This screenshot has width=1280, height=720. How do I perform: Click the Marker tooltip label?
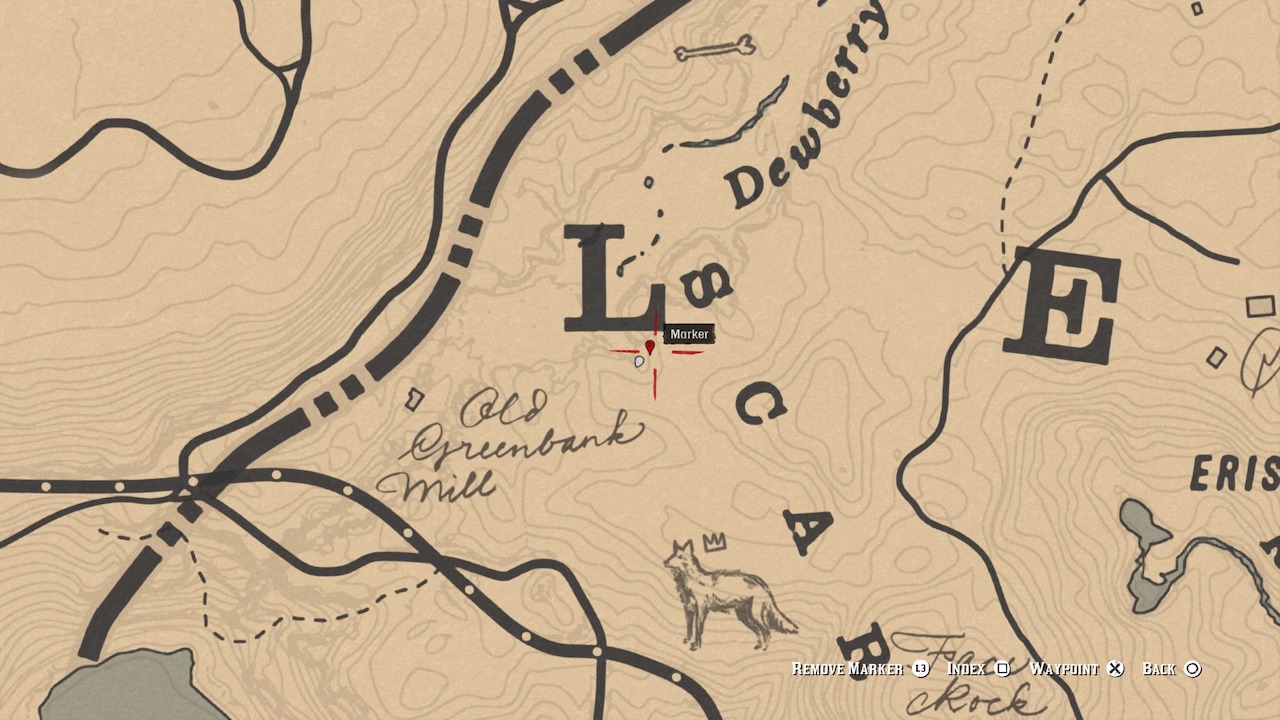click(x=690, y=335)
